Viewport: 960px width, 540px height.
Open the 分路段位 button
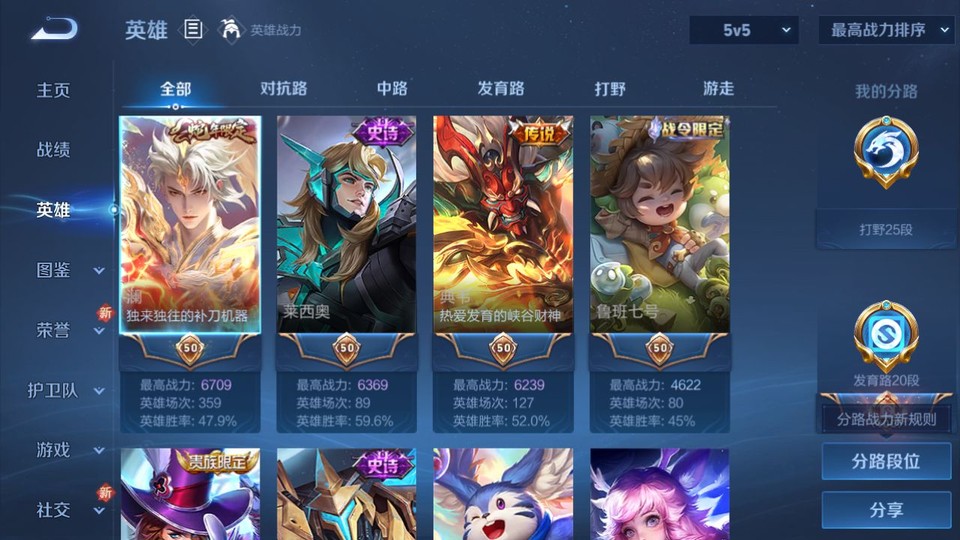886,462
